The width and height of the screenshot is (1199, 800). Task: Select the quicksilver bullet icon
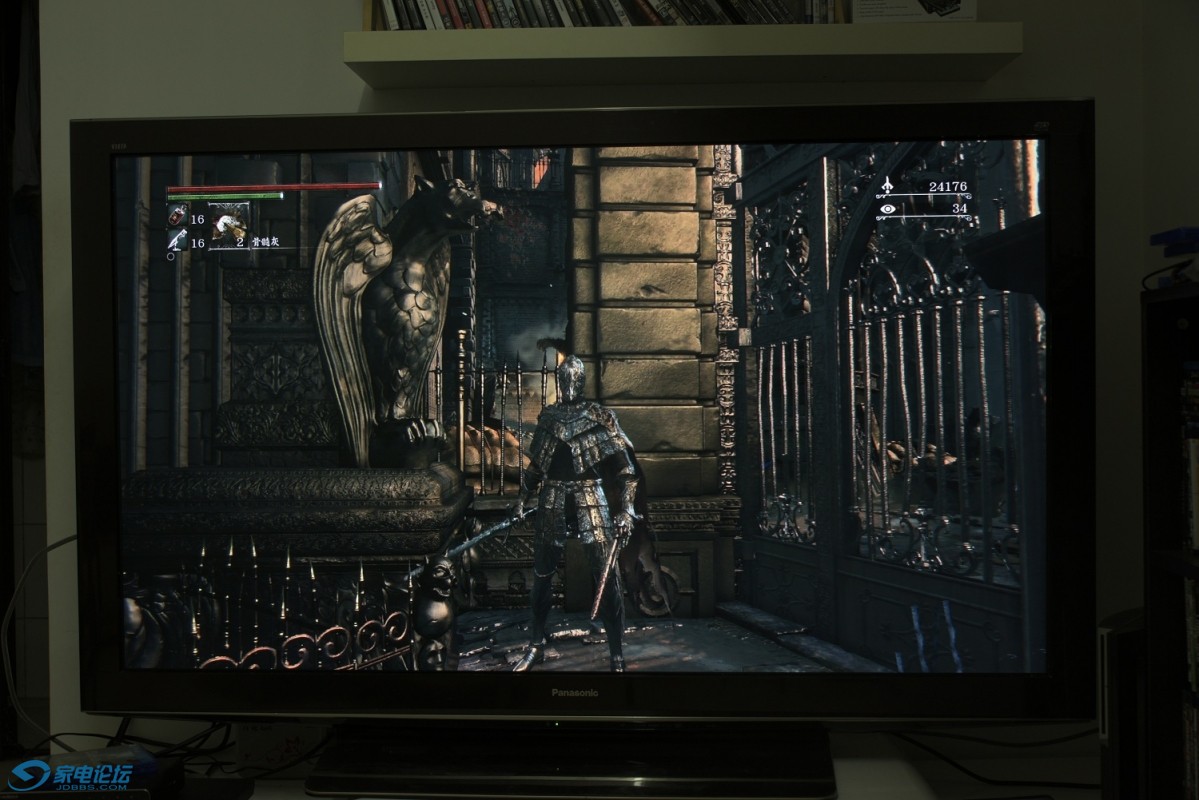(177, 240)
